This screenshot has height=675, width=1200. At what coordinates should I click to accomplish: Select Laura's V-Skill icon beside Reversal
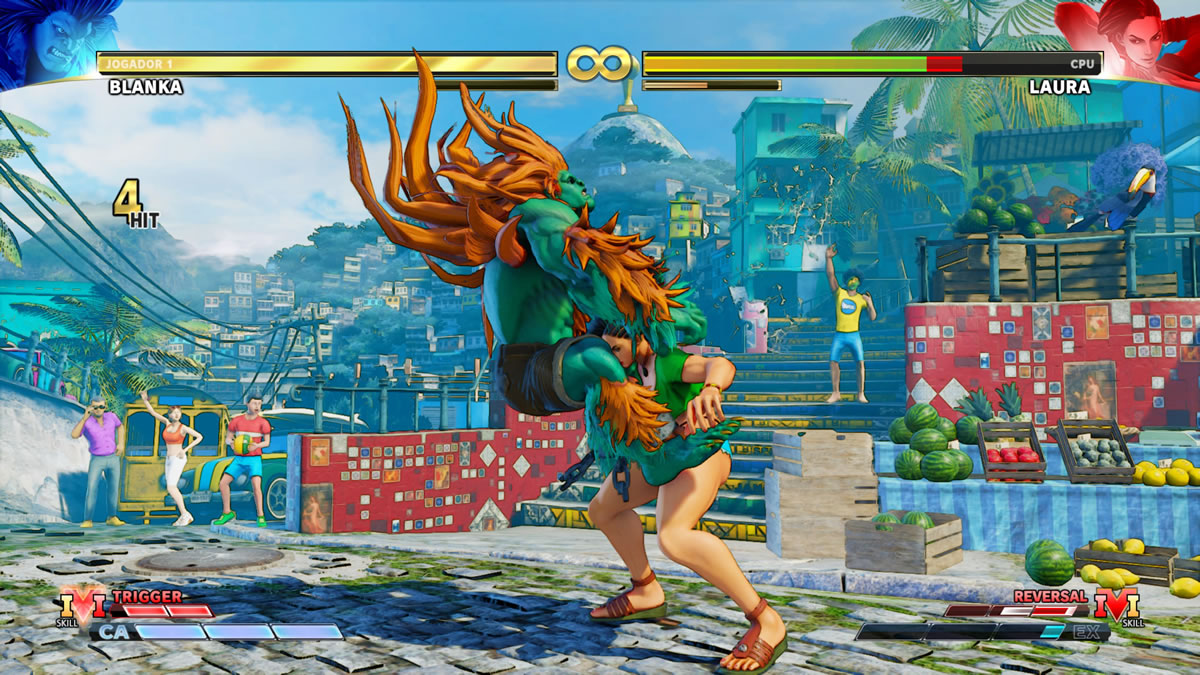(x=1116, y=606)
